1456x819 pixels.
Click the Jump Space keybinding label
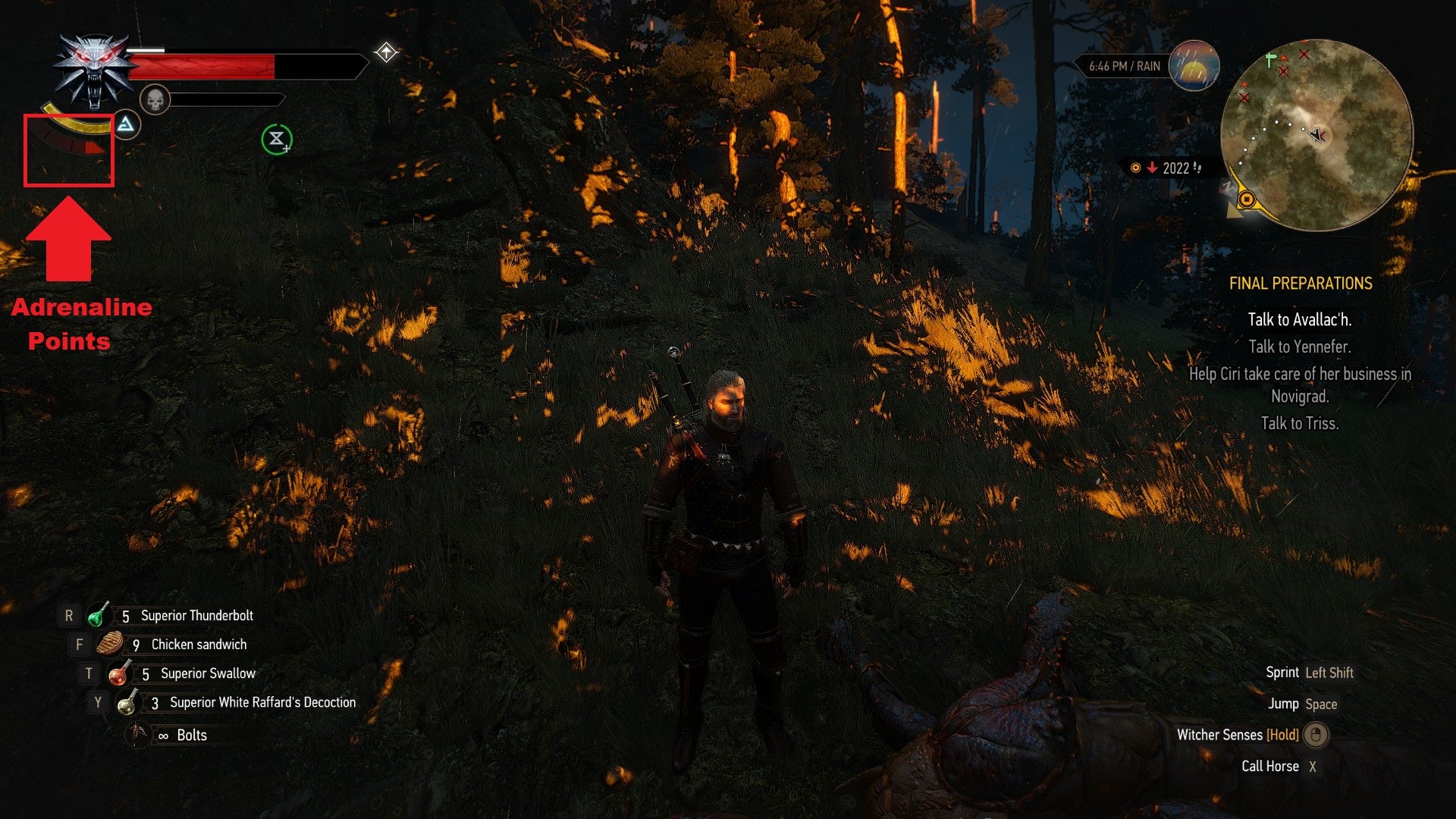click(1322, 704)
